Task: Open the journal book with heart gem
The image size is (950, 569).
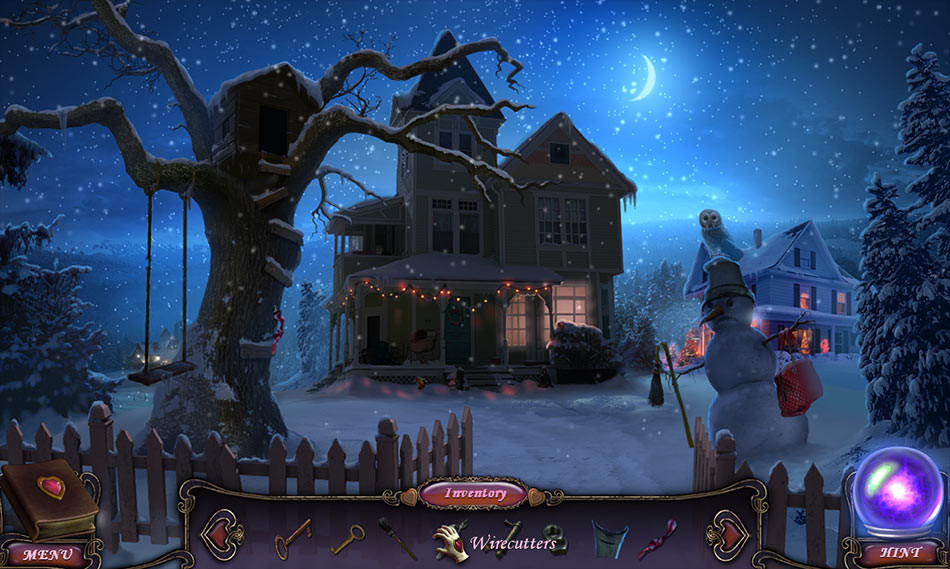Action: 49,496
